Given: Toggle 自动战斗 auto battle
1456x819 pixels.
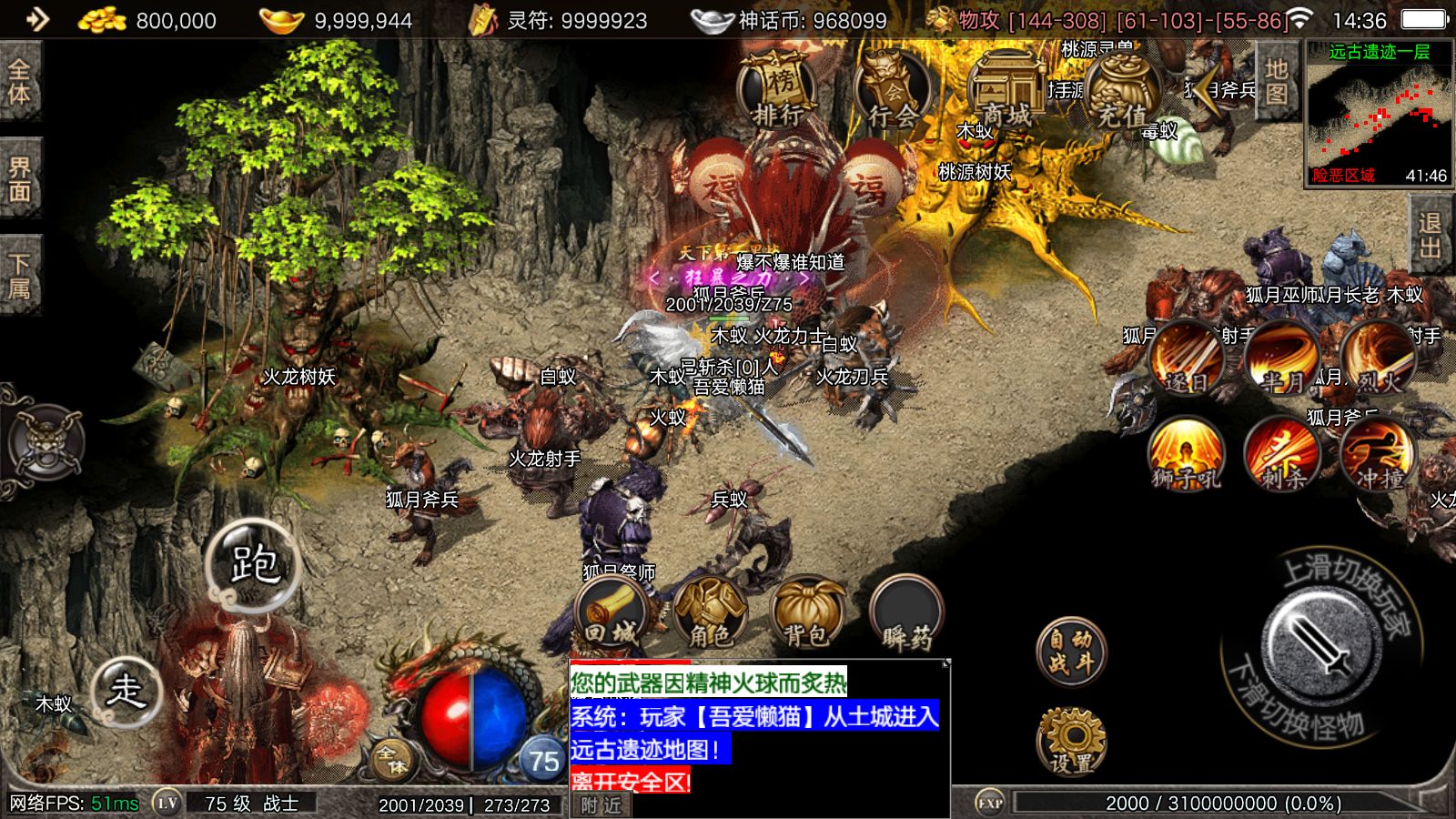Looking at the screenshot, I should [x=1071, y=652].
